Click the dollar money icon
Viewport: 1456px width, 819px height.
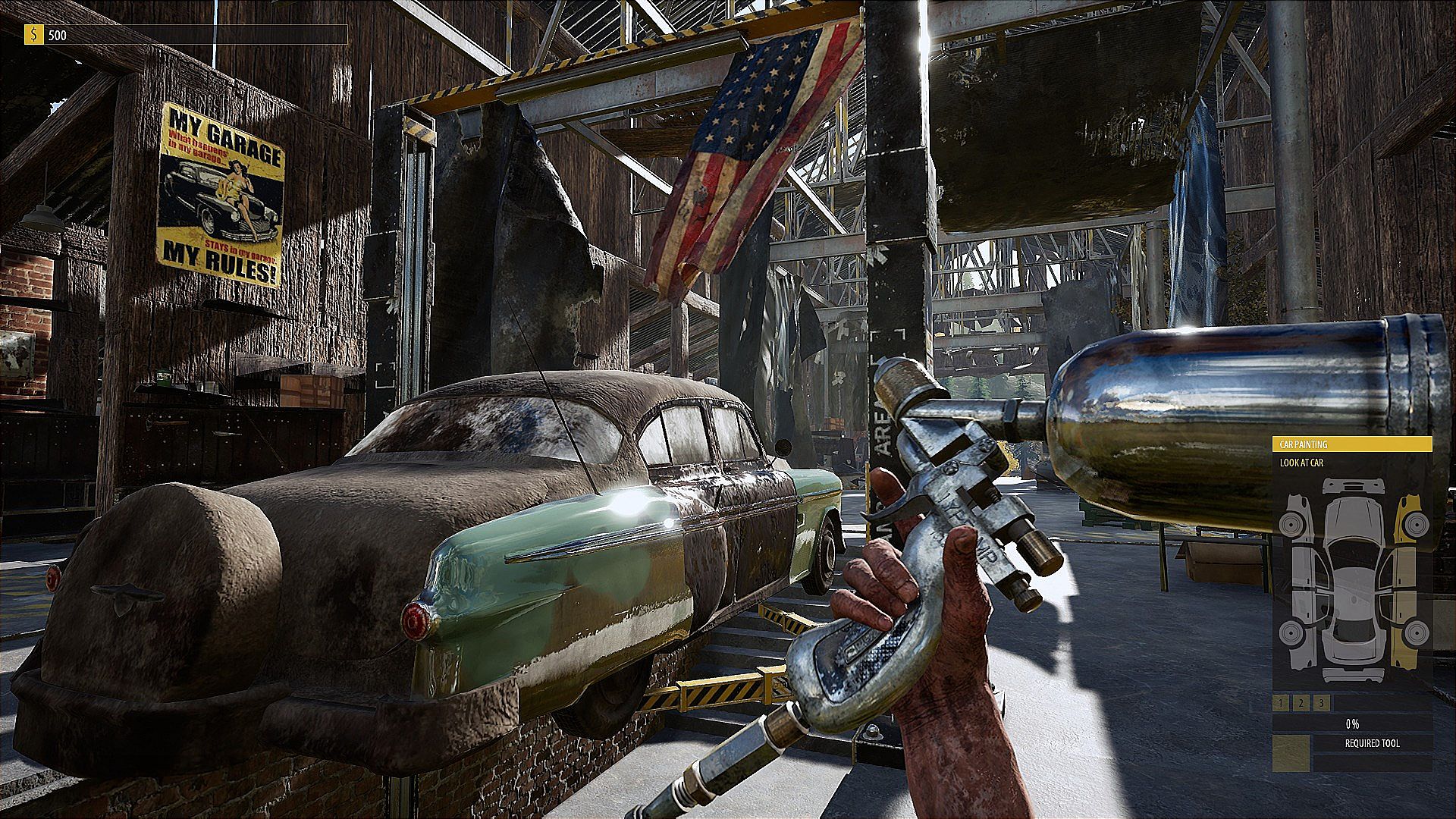pyautogui.click(x=33, y=35)
